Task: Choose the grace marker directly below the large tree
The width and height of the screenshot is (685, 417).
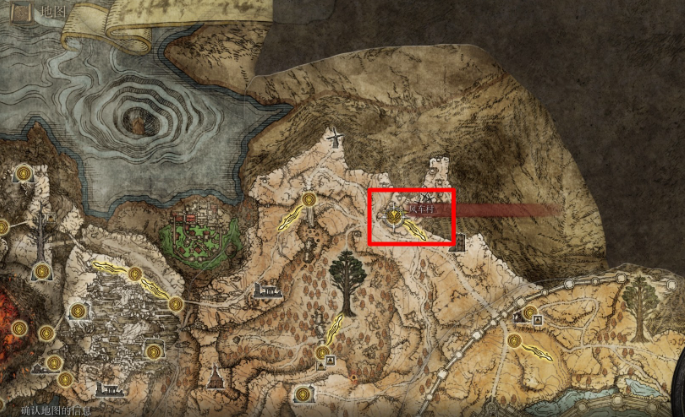Action: click(323, 352)
